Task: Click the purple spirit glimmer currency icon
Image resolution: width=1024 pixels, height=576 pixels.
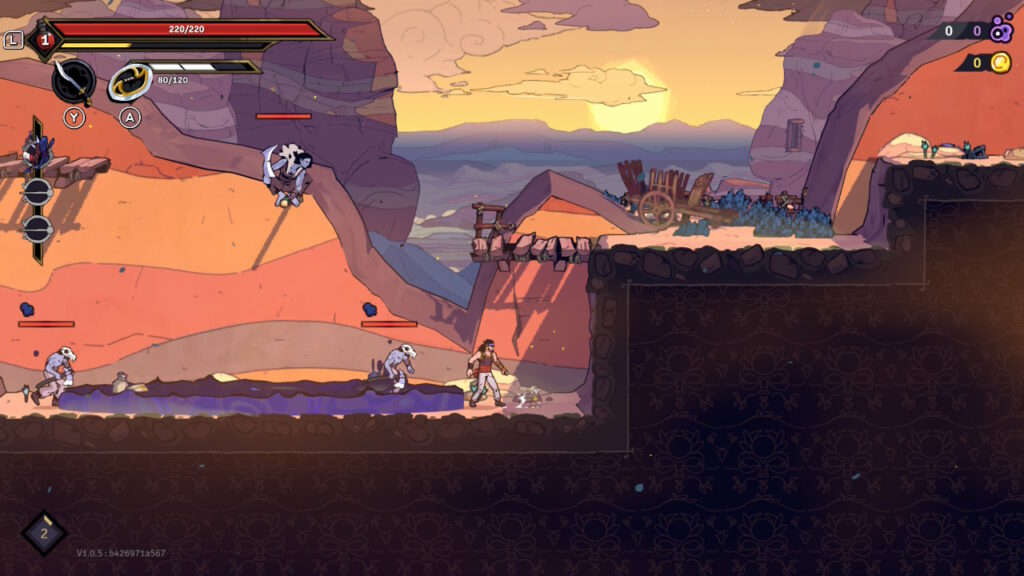Action: pyautogui.click(x=1001, y=31)
